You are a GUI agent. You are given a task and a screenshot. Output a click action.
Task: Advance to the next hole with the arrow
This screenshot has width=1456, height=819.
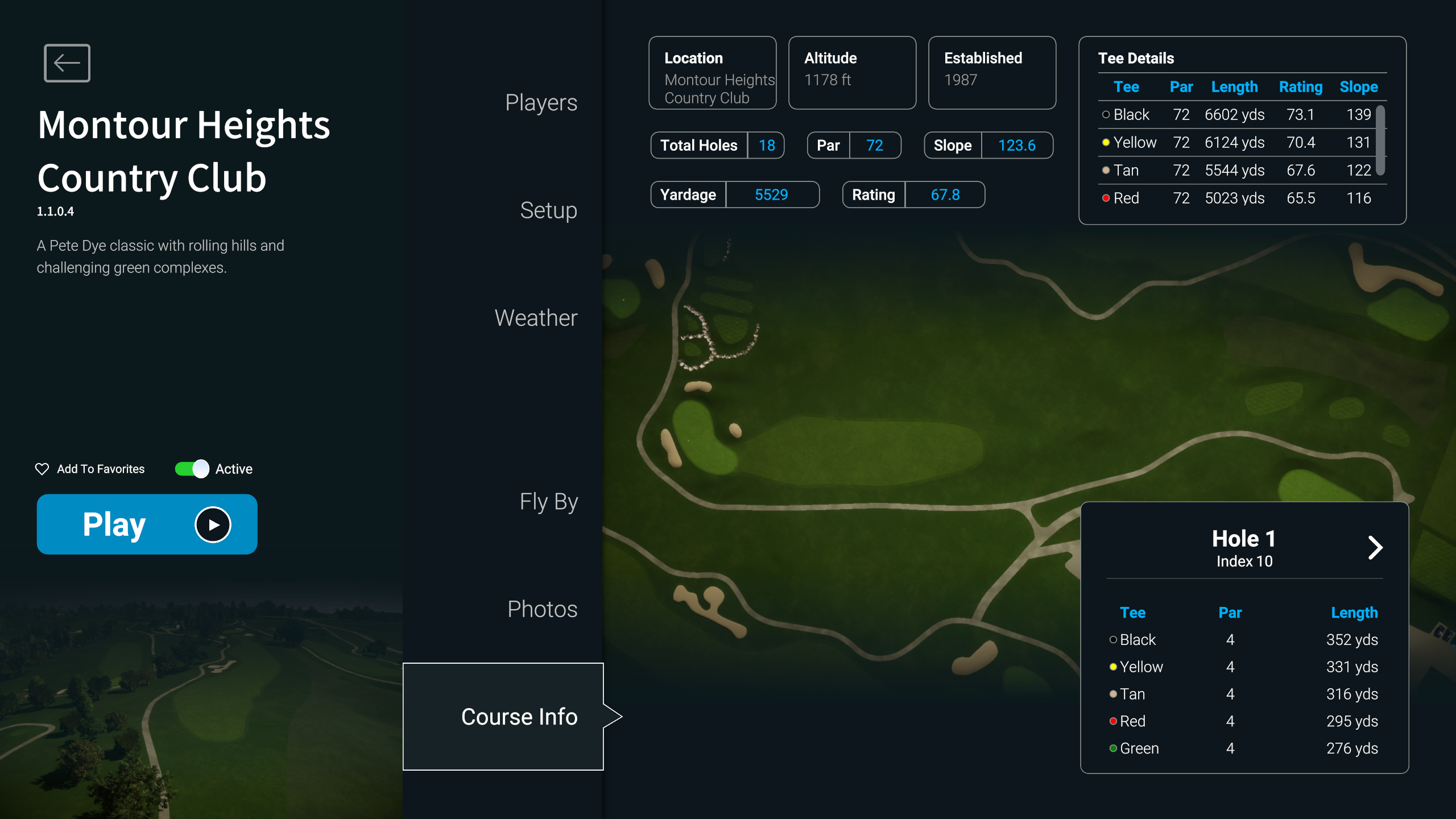point(1375,548)
